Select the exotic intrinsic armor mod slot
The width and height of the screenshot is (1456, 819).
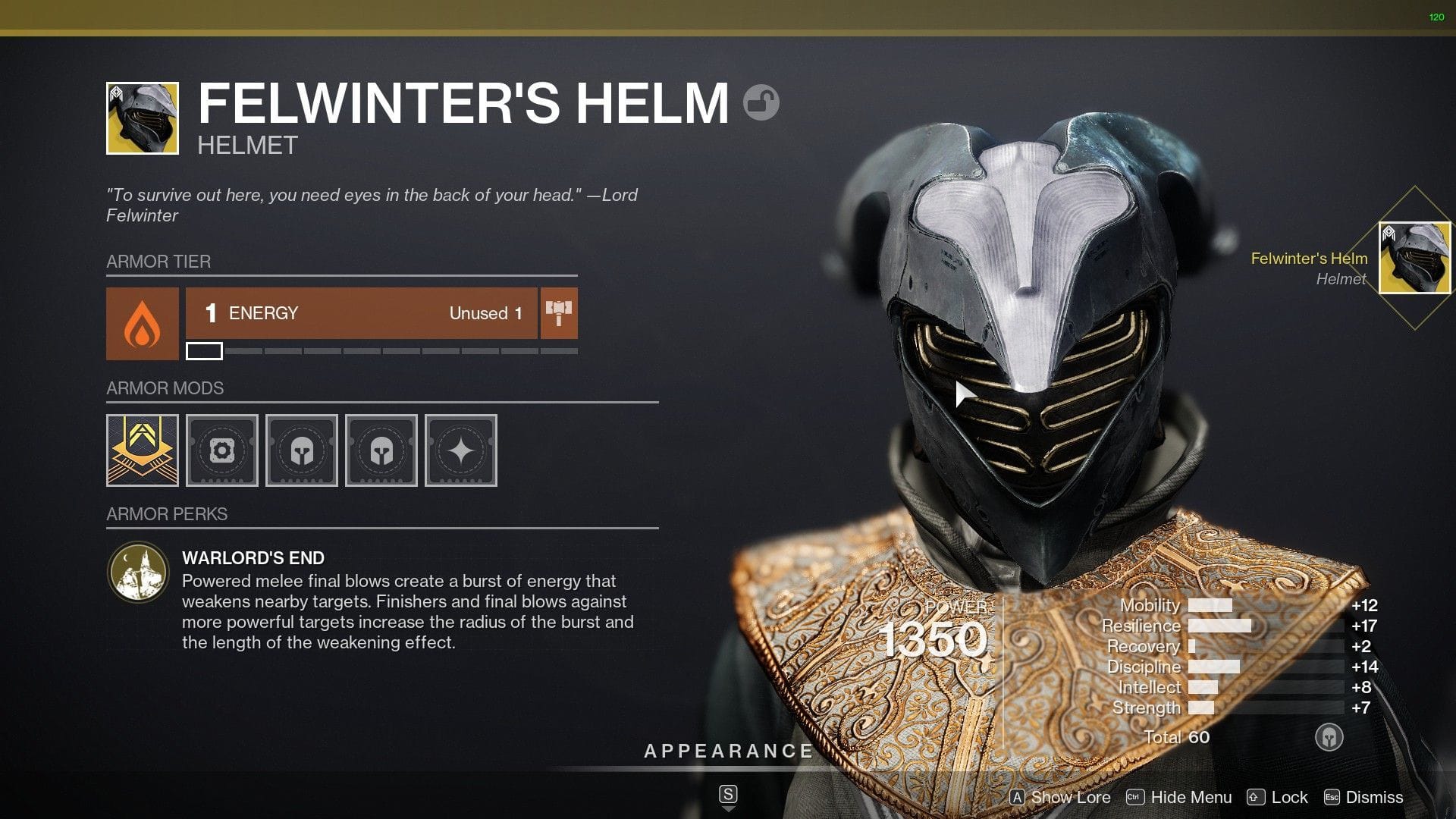(x=142, y=450)
